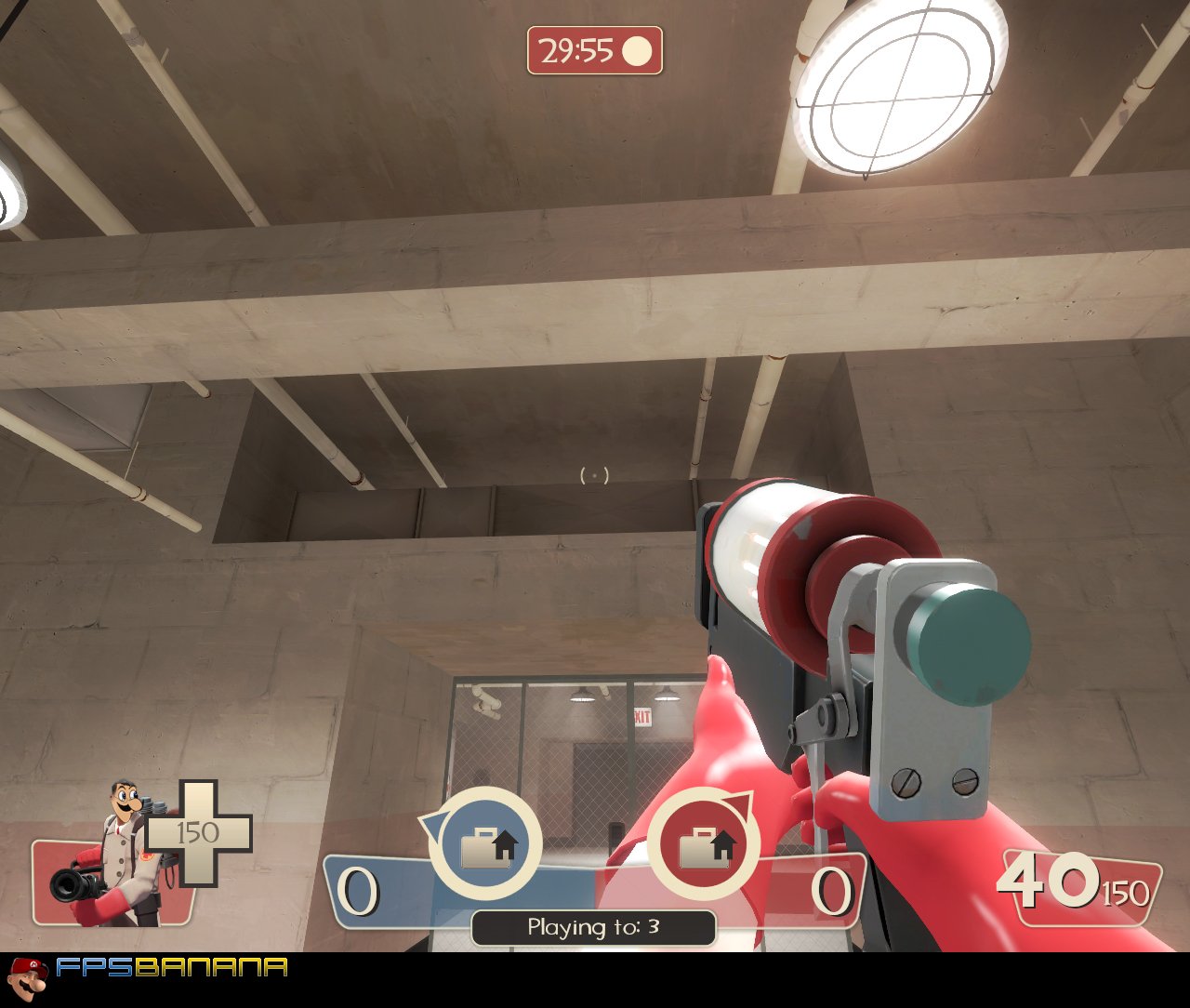The image size is (1190, 1008).
Task: Expand the Playing to: 3 banner
Action: [592, 926]
